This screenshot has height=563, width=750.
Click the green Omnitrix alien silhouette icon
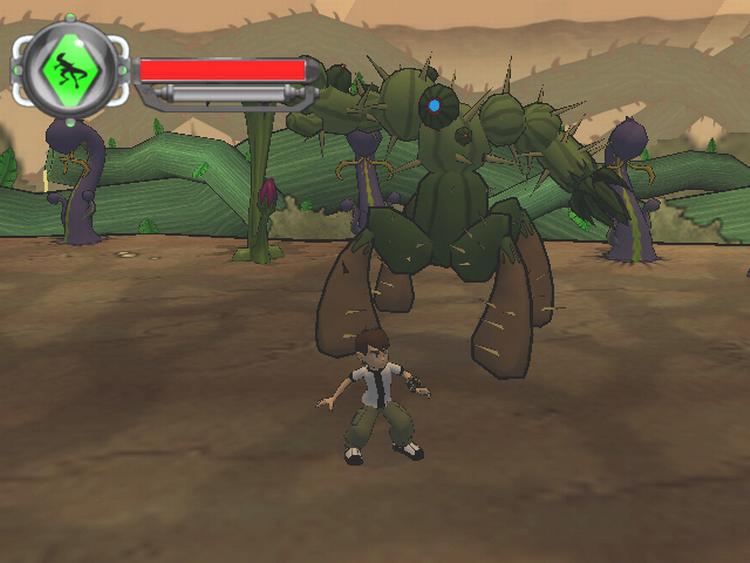click(71, 69)
